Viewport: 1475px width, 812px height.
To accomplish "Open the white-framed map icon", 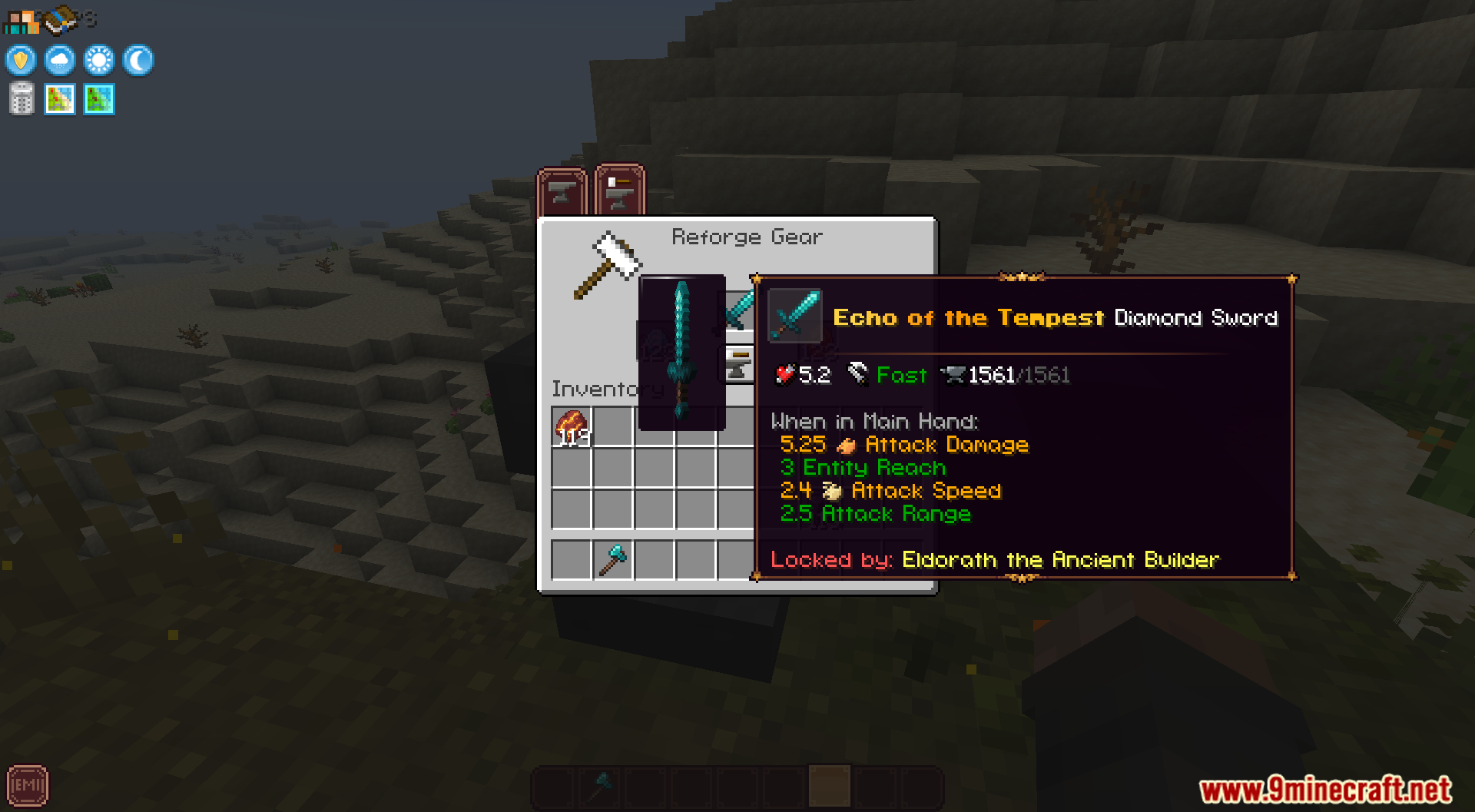I will (59, 98).
